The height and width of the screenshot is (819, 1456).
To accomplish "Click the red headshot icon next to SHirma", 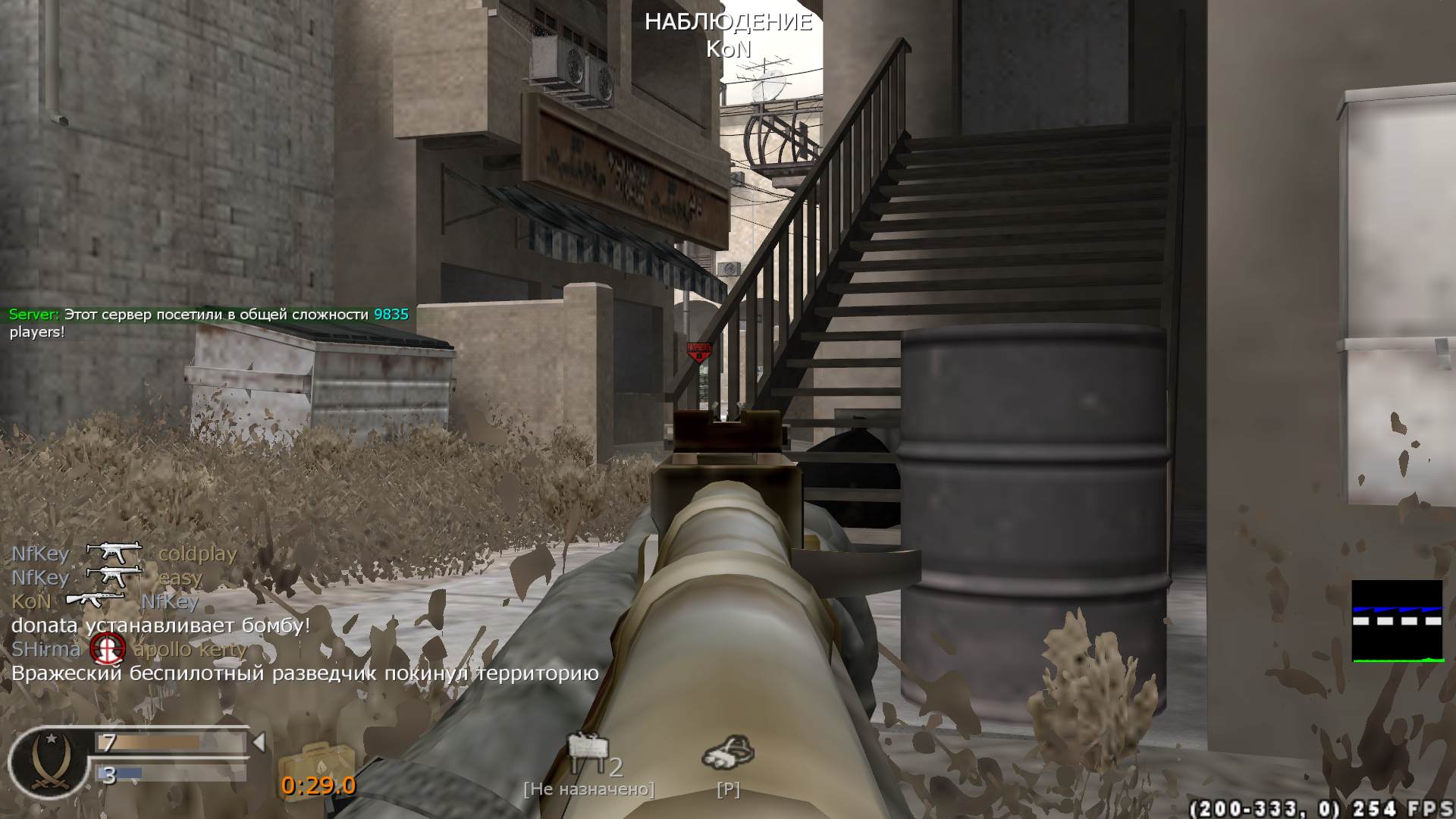I will coord(108,649).
